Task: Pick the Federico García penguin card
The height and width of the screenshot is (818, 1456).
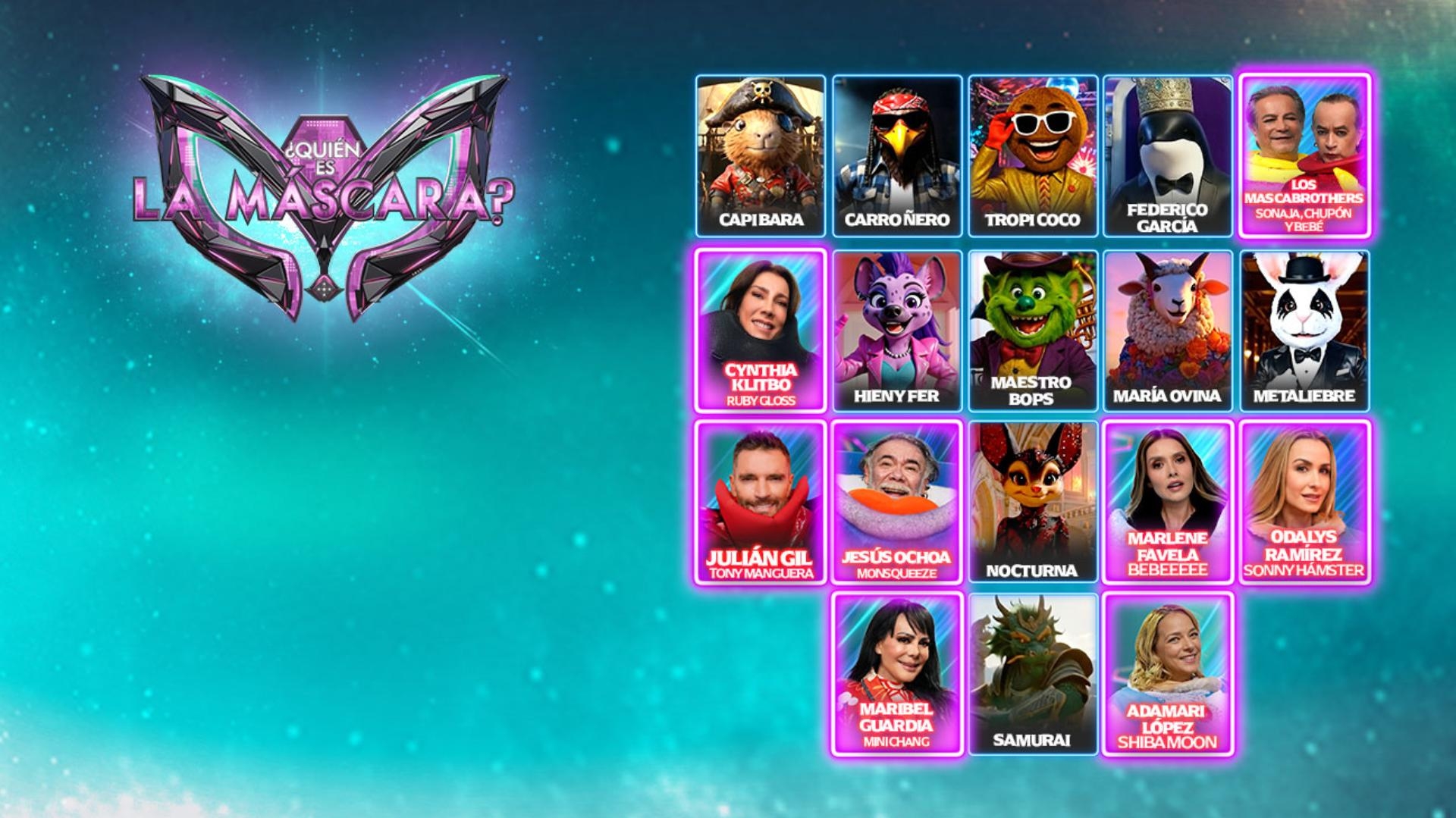Action: (1168, 155)
